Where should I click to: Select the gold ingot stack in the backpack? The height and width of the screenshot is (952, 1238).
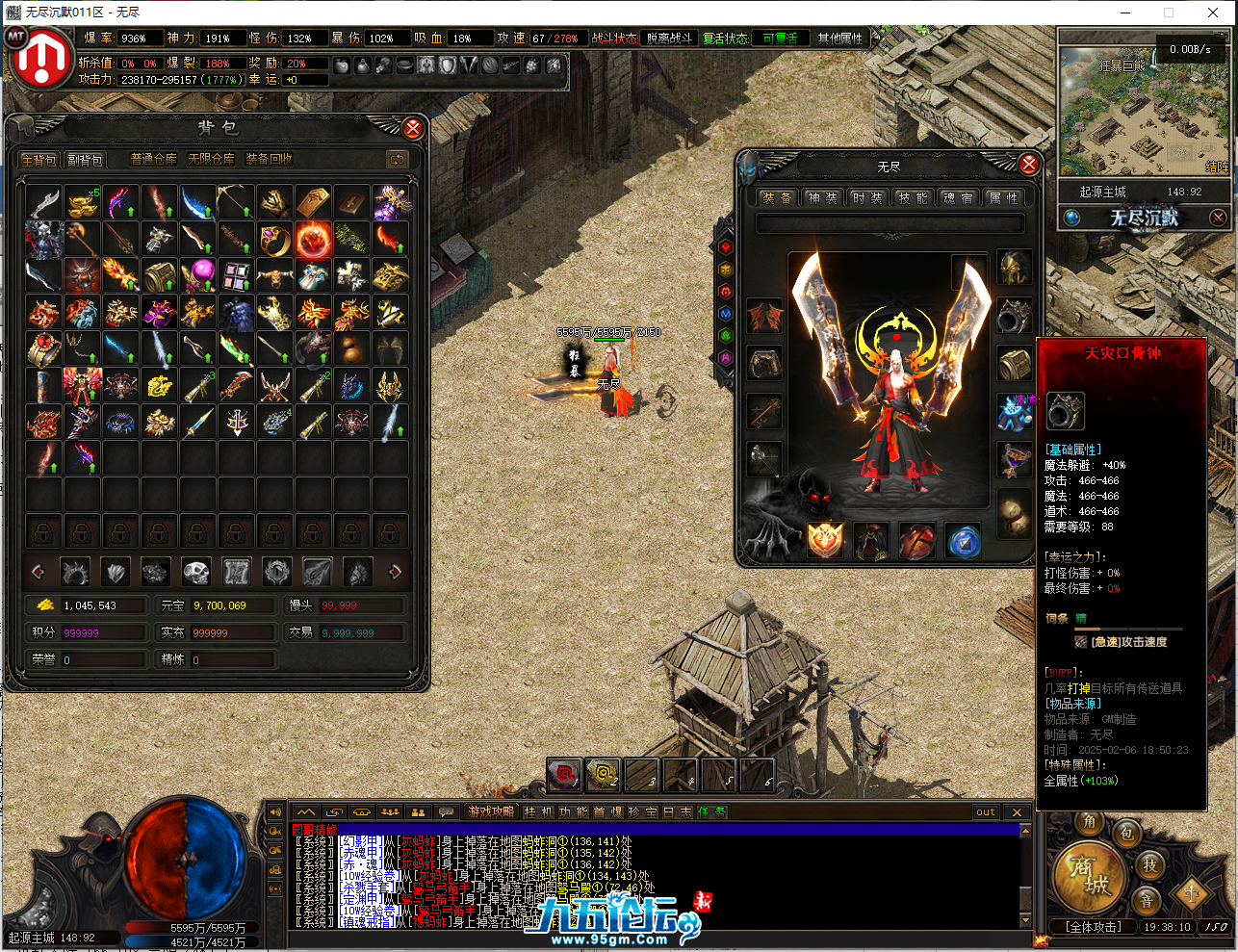tap(82, 202)
